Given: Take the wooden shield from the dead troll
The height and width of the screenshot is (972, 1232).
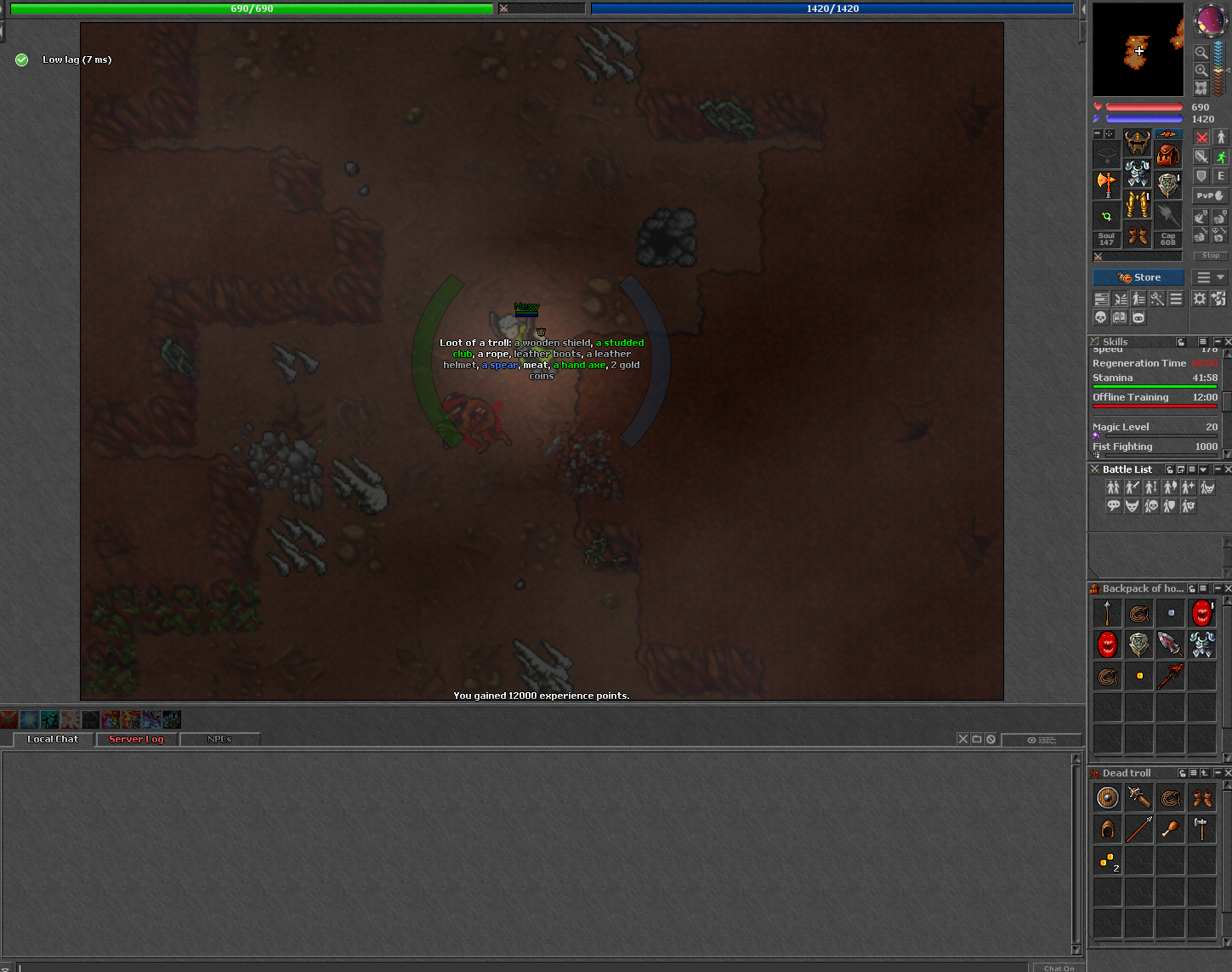Looking at the screenshot, I should coord(1107,798).
